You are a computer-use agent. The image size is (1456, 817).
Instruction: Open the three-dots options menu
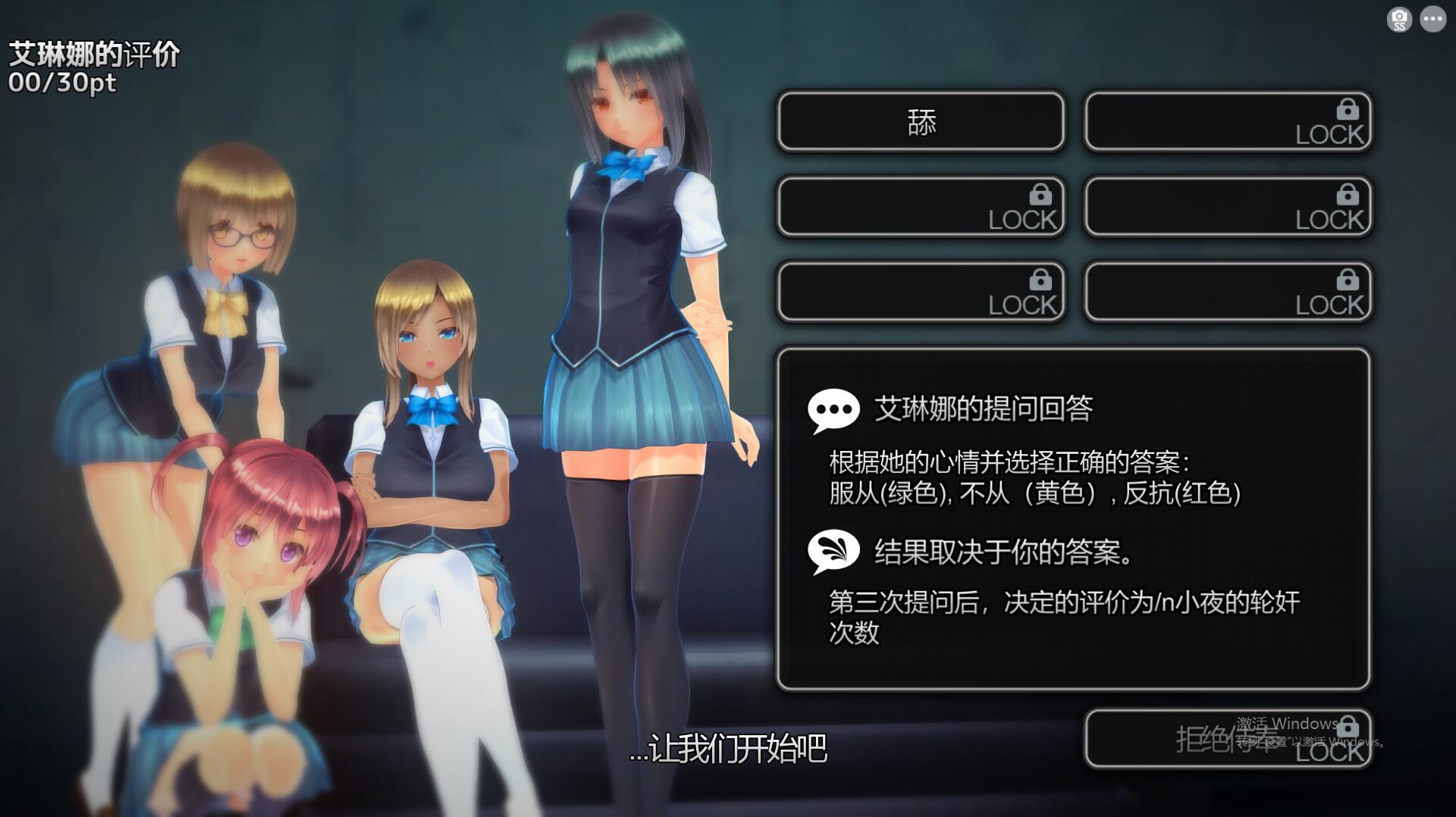[x=1432, y=20]
